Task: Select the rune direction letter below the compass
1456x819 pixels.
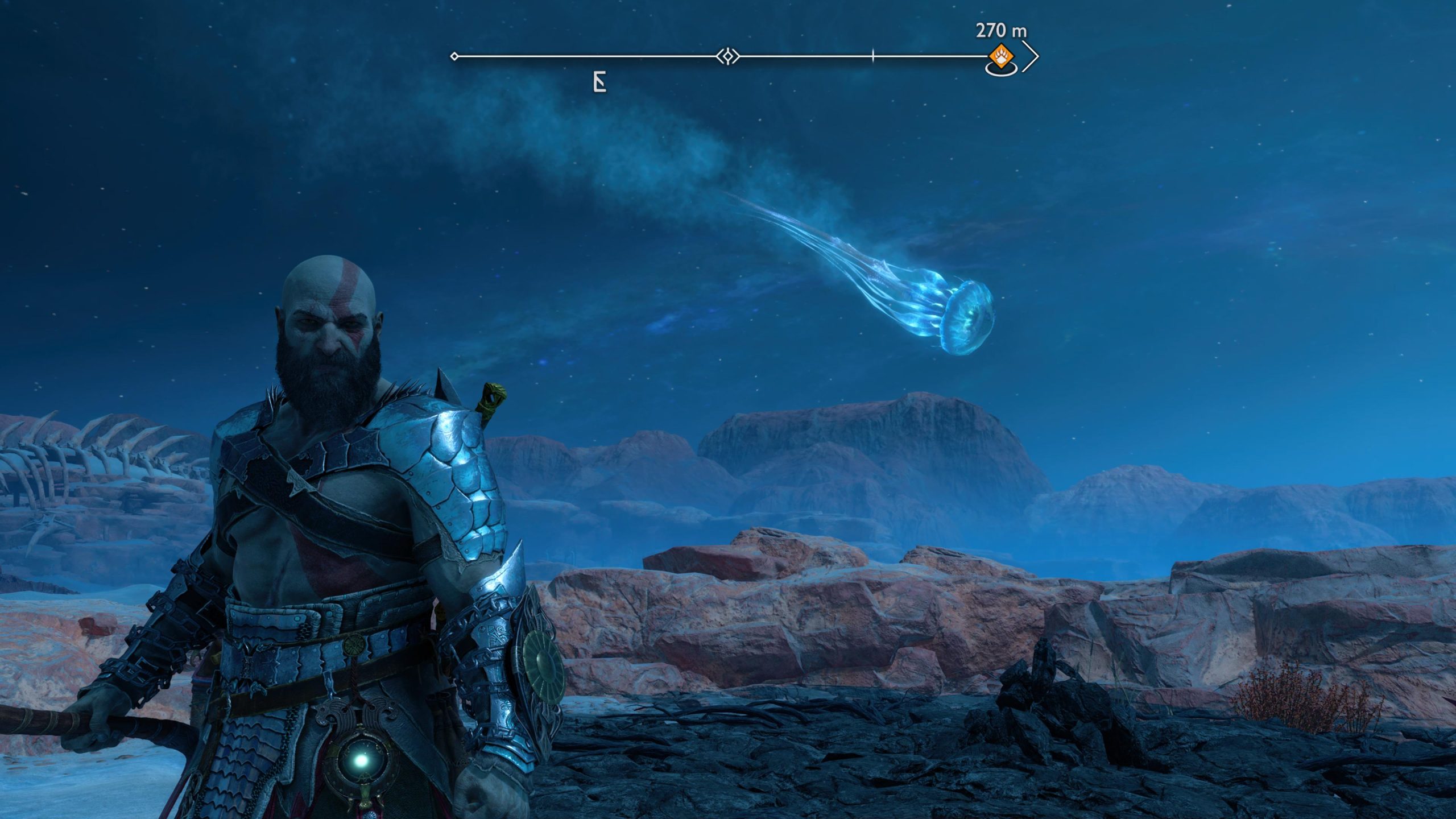Action: tap(599, 84)
